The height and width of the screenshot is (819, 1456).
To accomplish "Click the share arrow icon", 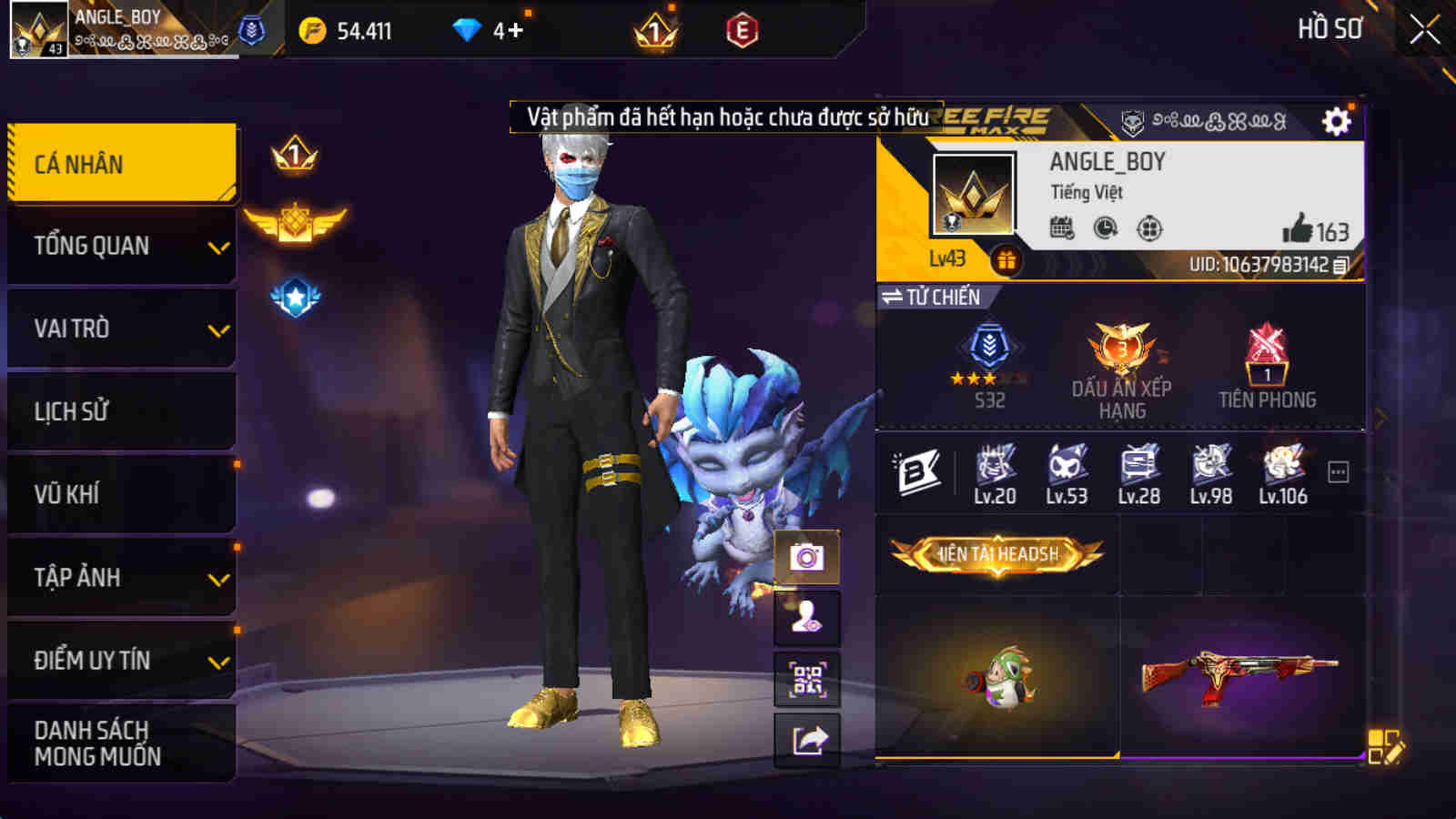I will click(x=806, y=741).
